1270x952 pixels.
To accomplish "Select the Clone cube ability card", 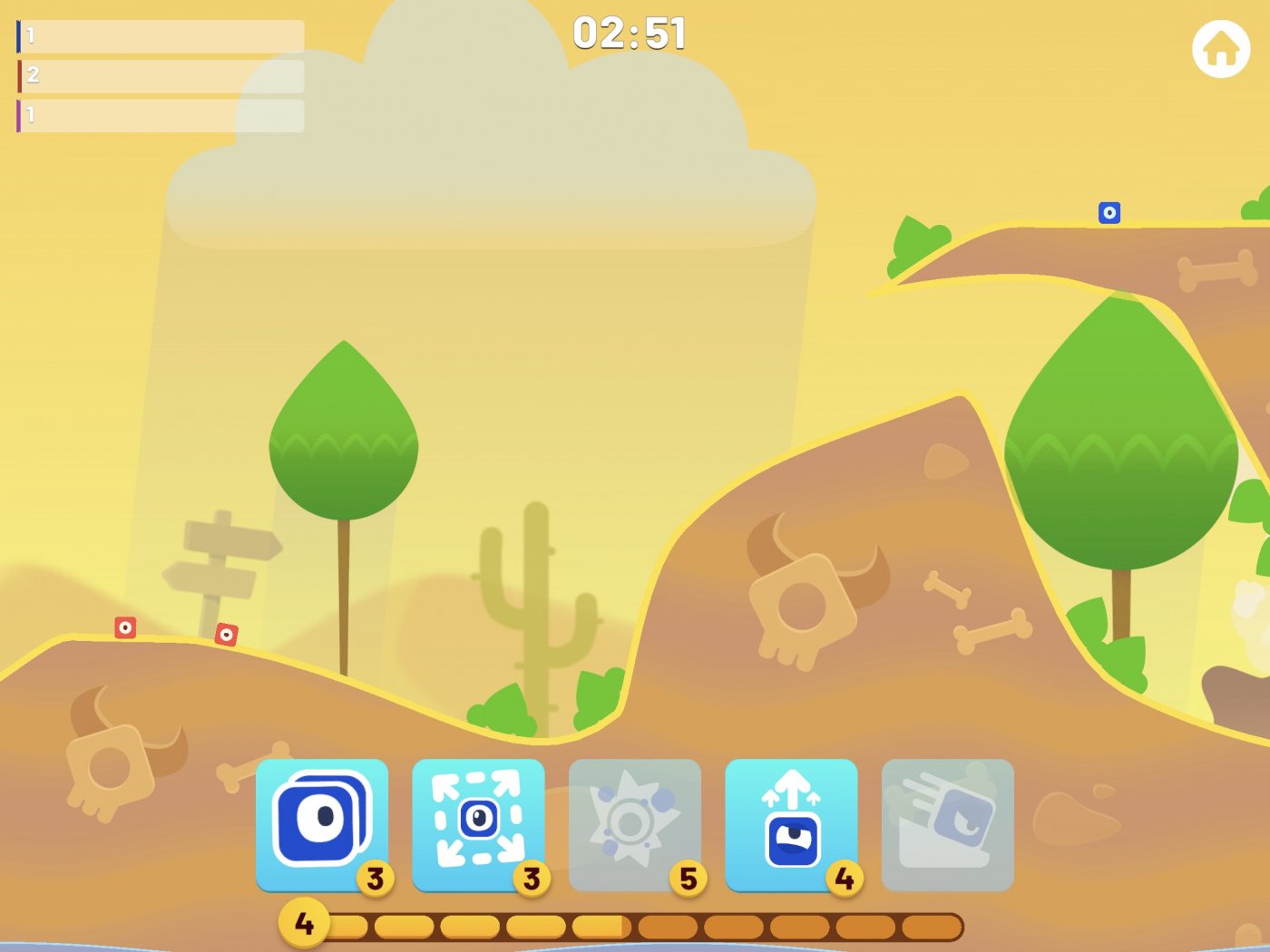I will pyautogui.click(x=323, y=822).
